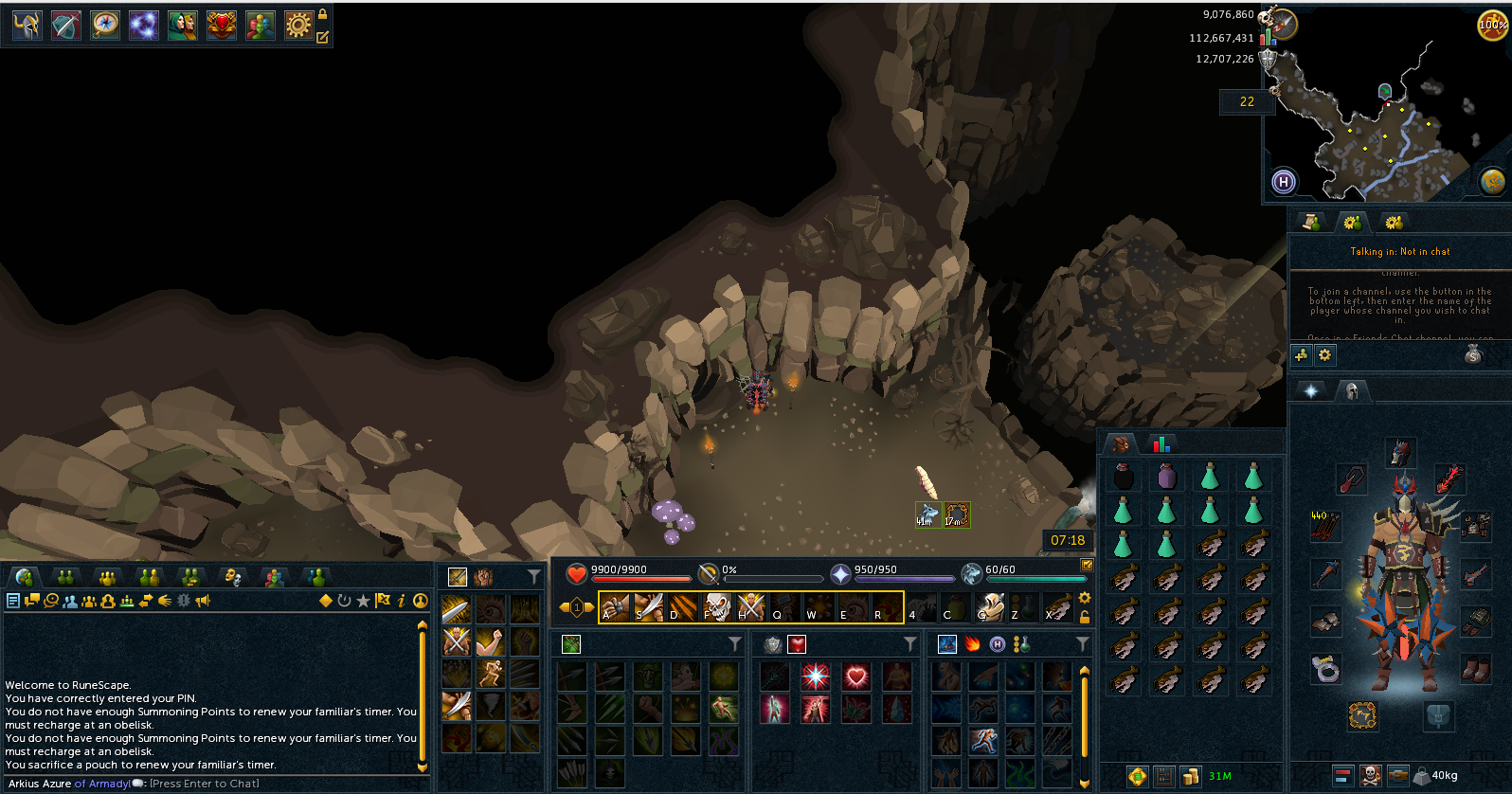Open game Settings via ribbon cogwheel icon
This screenshot has width=1512, height=794.
click(x=297, y=25)
